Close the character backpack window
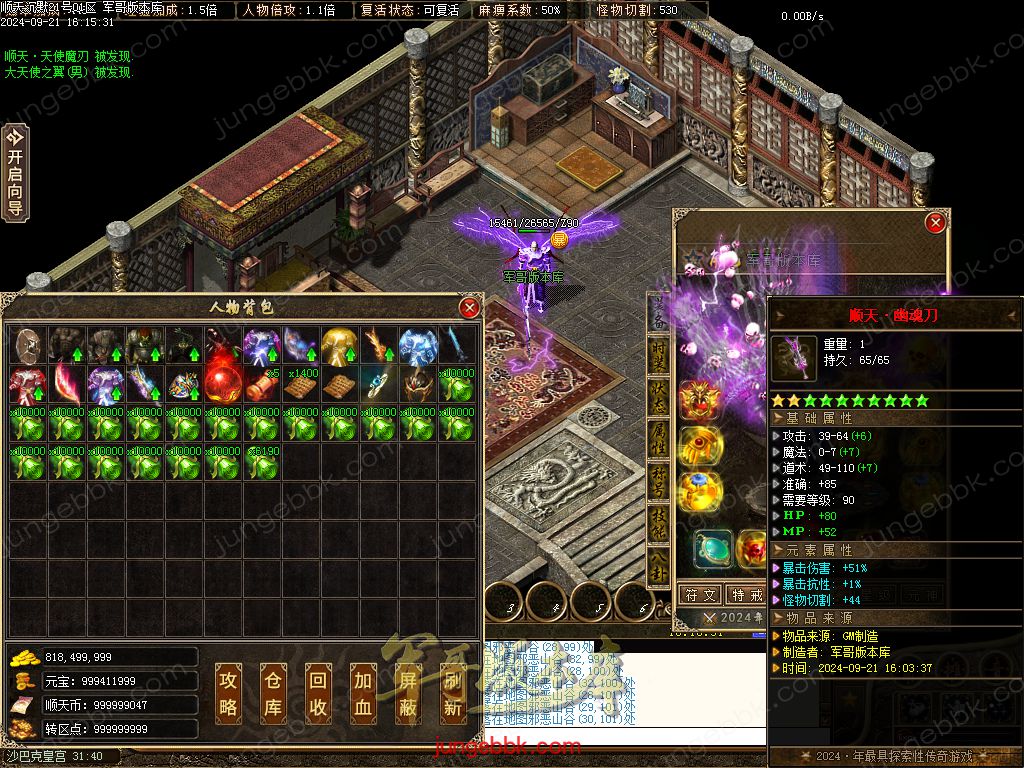 469,308
